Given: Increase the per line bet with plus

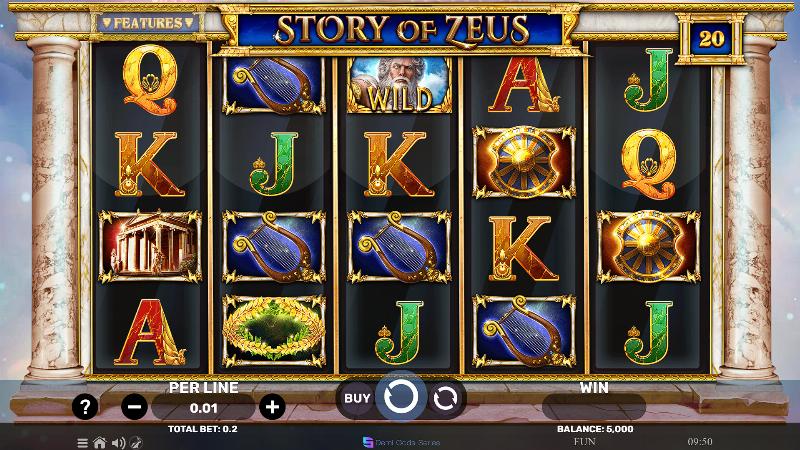Looking at the screenshot, I should pos(271,407).
